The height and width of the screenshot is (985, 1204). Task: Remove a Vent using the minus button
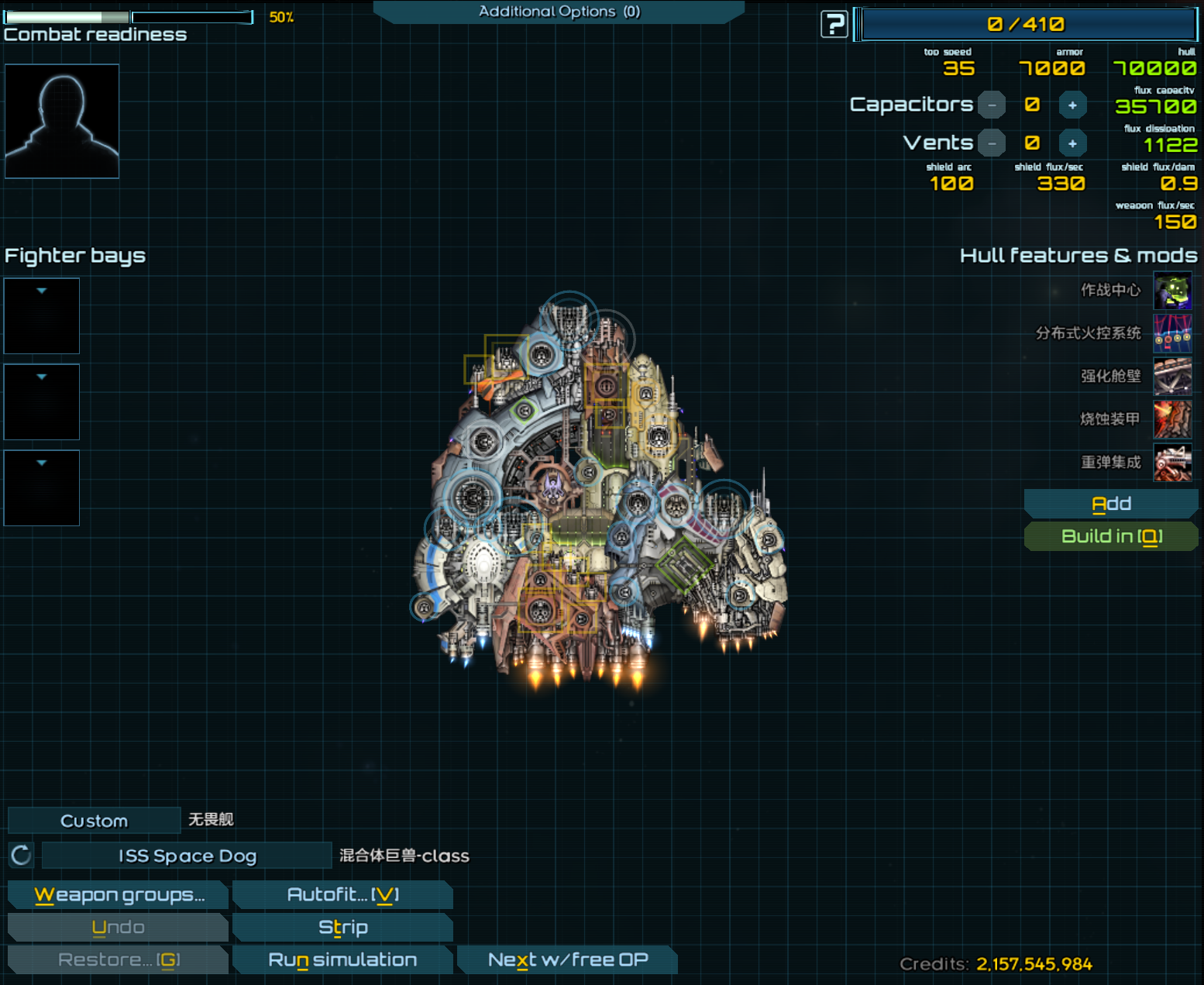point(992,143)
